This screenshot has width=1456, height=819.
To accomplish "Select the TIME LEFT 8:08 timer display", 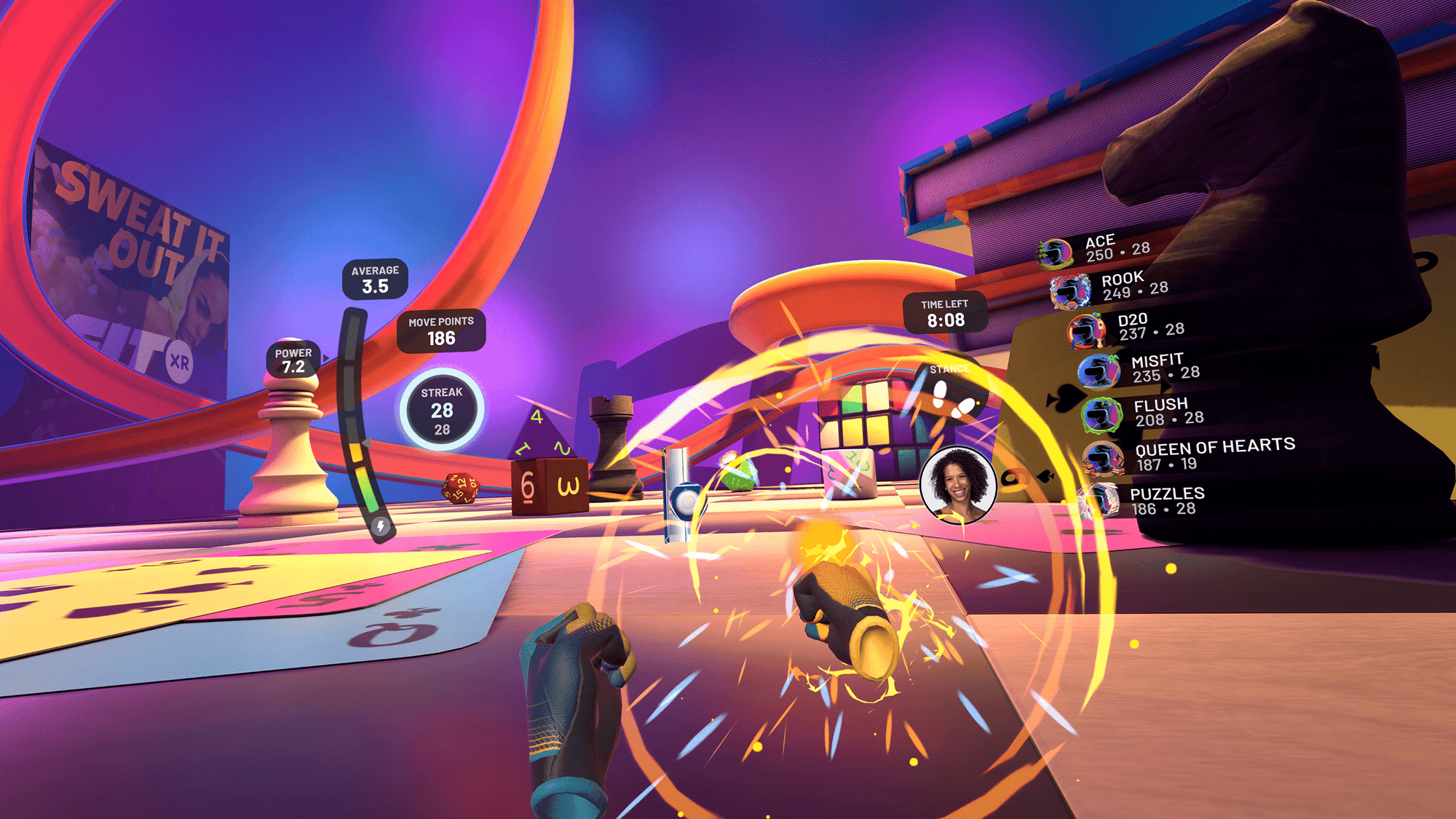I will click(945, 312).
